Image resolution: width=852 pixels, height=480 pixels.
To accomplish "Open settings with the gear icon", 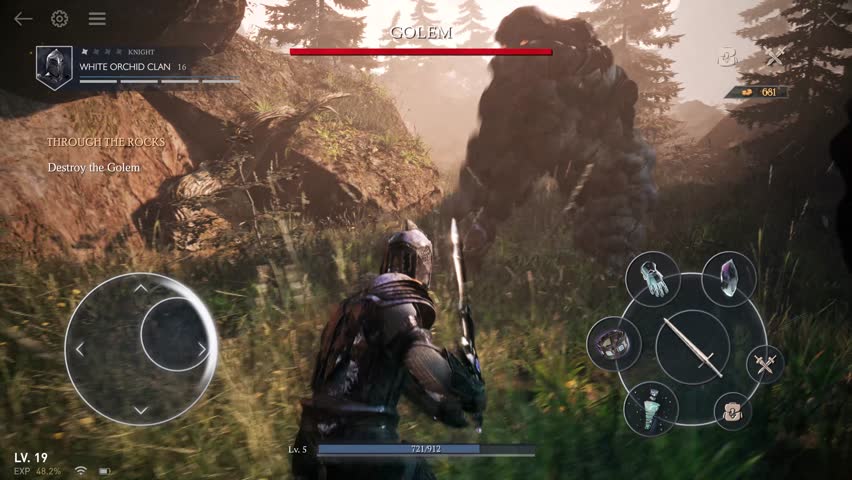I will pos(59,19).
